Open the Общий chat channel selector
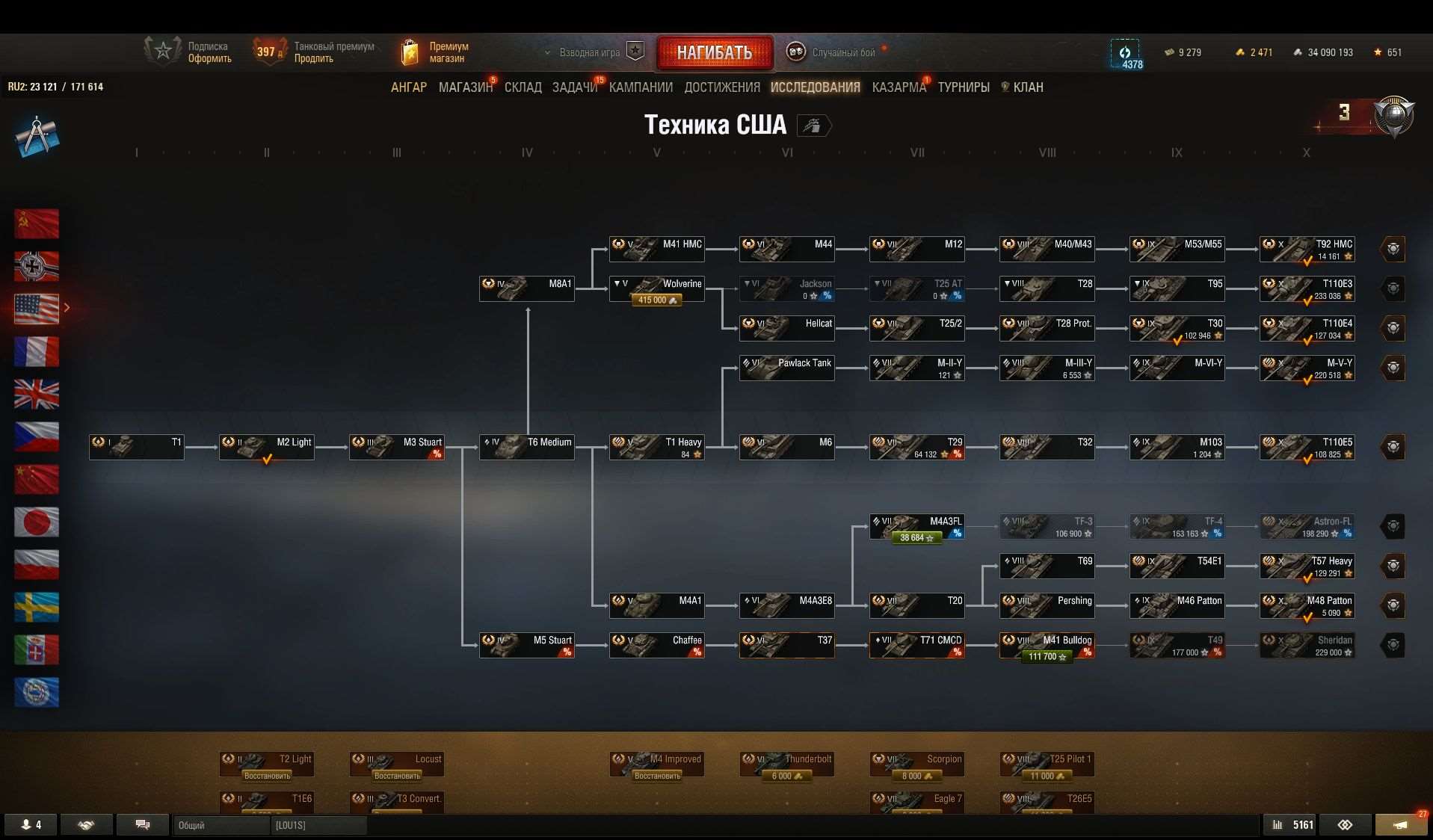Screen dimensions: 1433x840 [221, 826]
